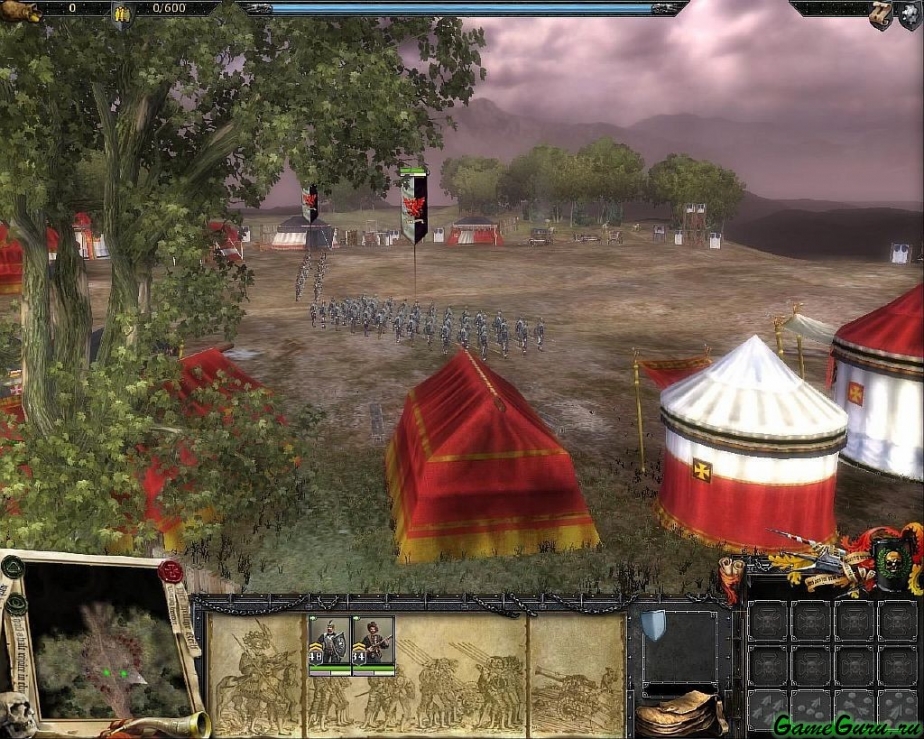Click the blue shield icon on portrait panel
The image size is (924, 739).
pyautogui.click(x=654, y=624)
